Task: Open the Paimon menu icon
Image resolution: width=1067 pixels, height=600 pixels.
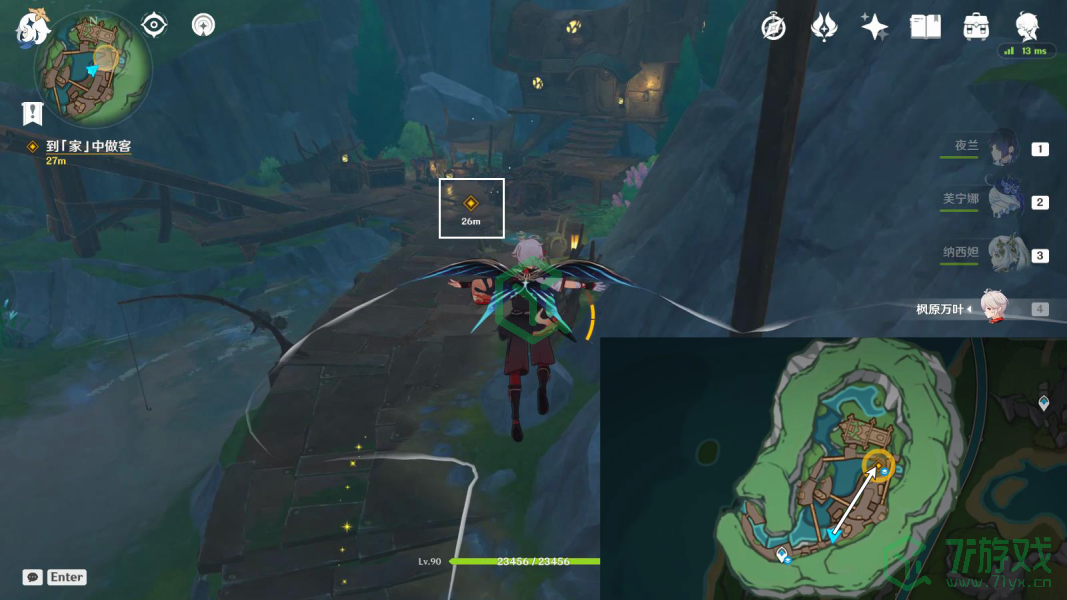Action: (33, 27)
